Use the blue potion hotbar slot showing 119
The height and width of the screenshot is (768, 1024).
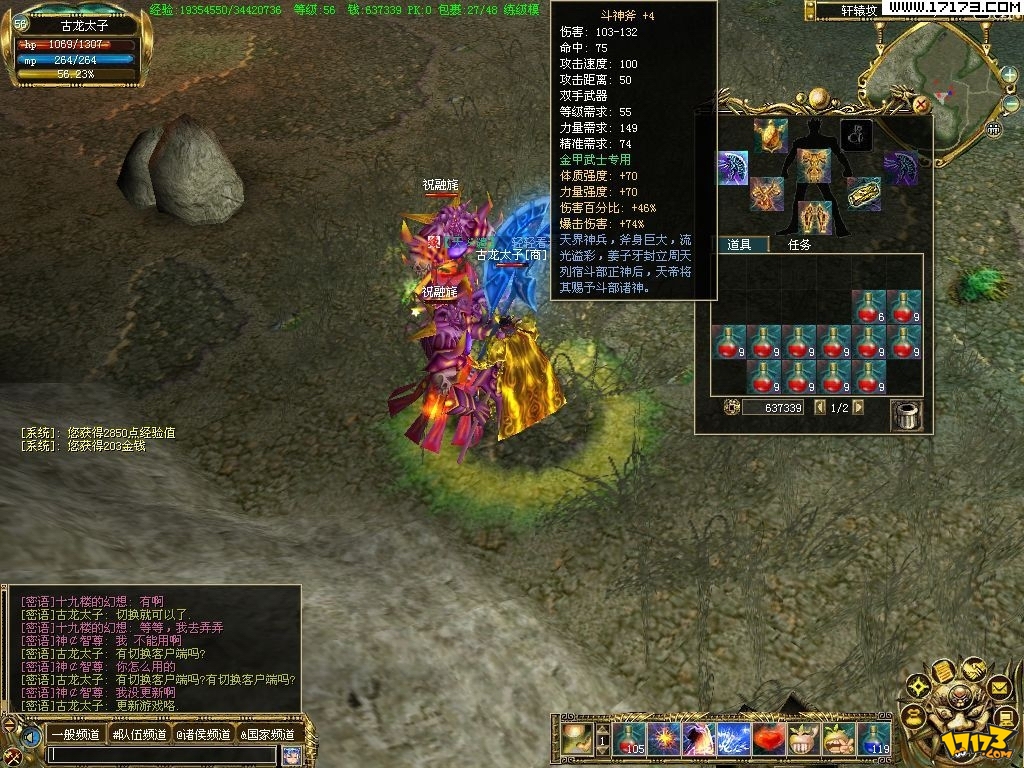[x=874, y=739]
